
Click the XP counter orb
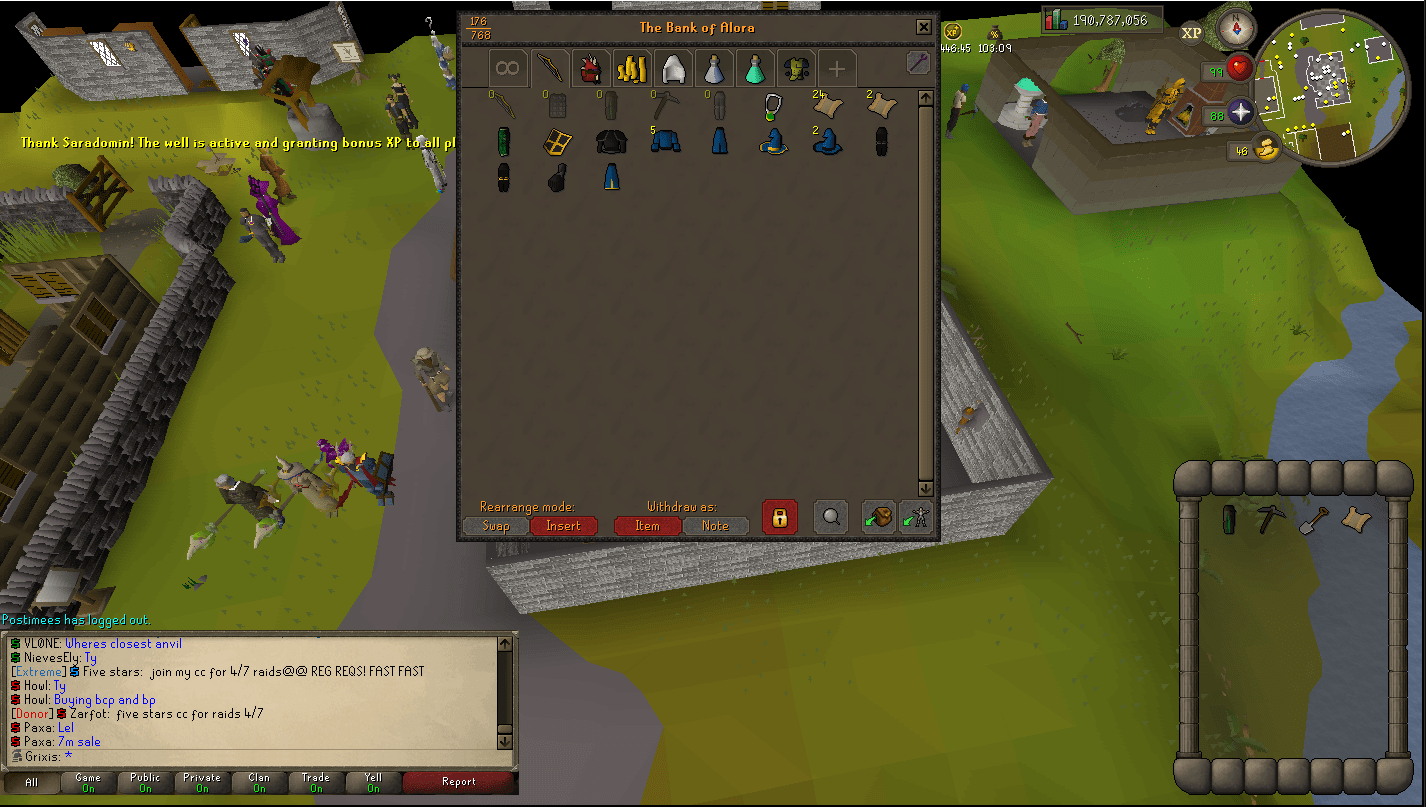[1190, 33]
